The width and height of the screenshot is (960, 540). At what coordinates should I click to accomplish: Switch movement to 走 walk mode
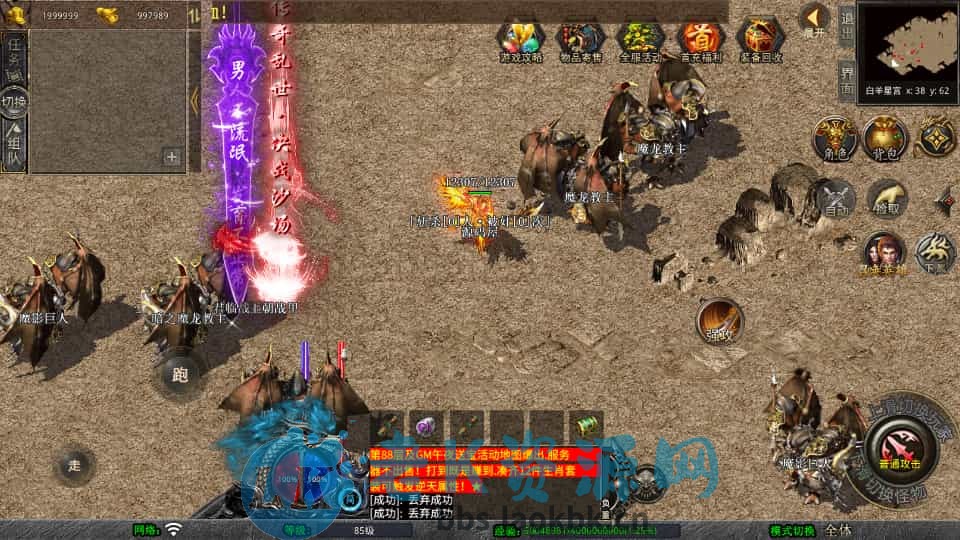click(75, 465)
